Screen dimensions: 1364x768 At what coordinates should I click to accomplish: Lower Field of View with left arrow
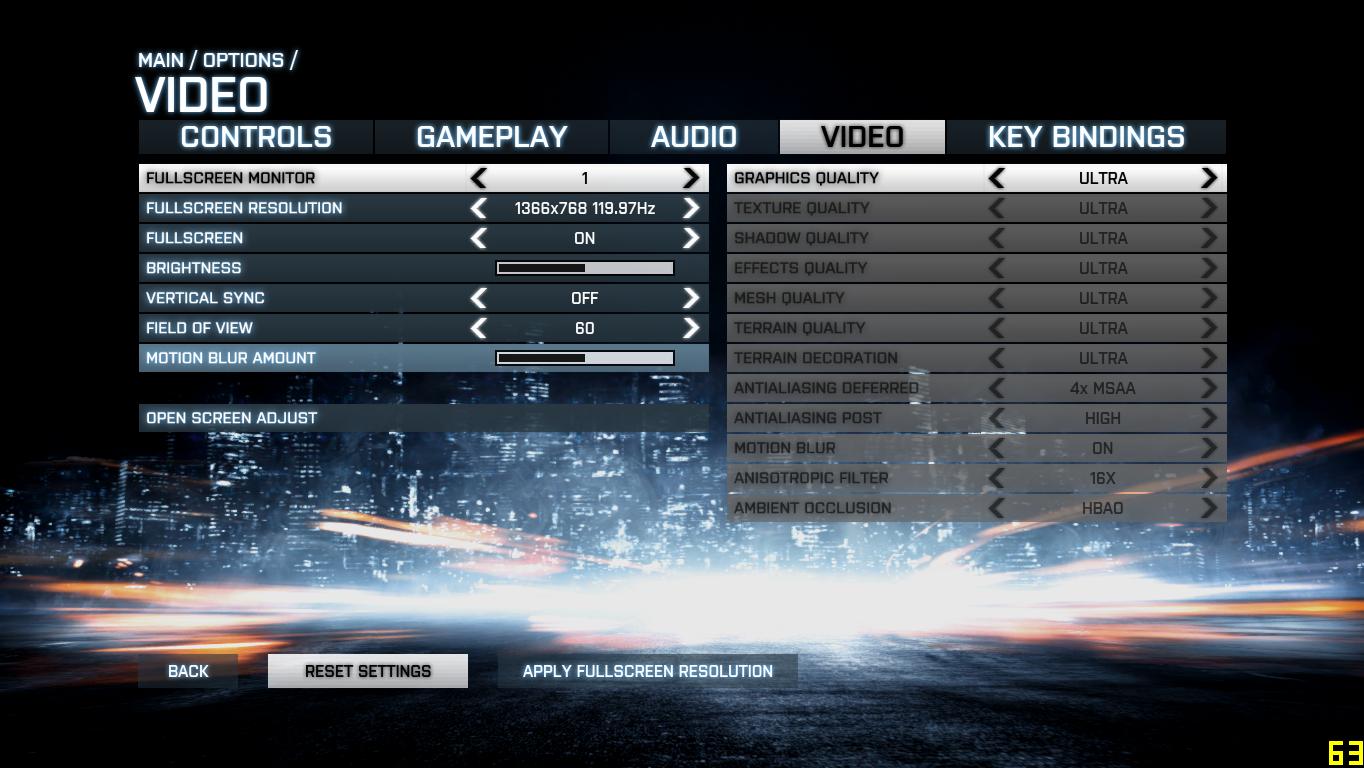click(x=479, y=328)
